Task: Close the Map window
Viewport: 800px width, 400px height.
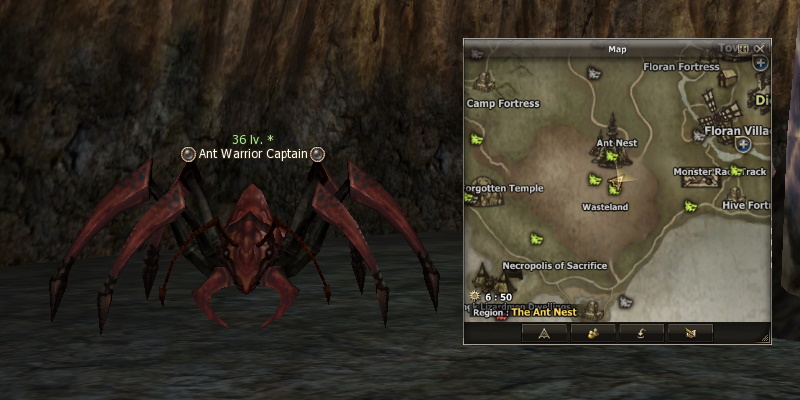Action: tap(760, 48)
